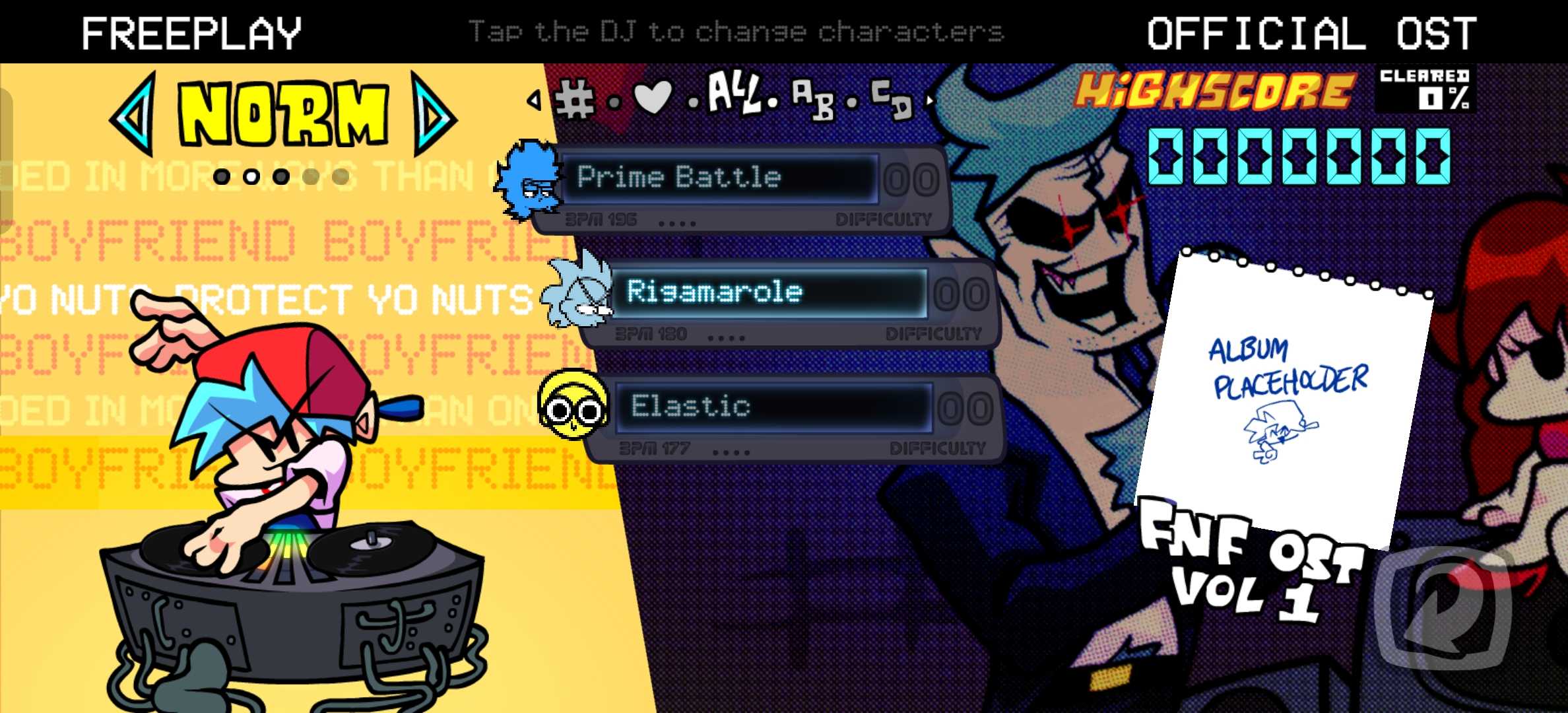The width and height of the screenshot is (1568, 713).
Task: Filter songs by the CD letter group
Action: click(892, 99)
